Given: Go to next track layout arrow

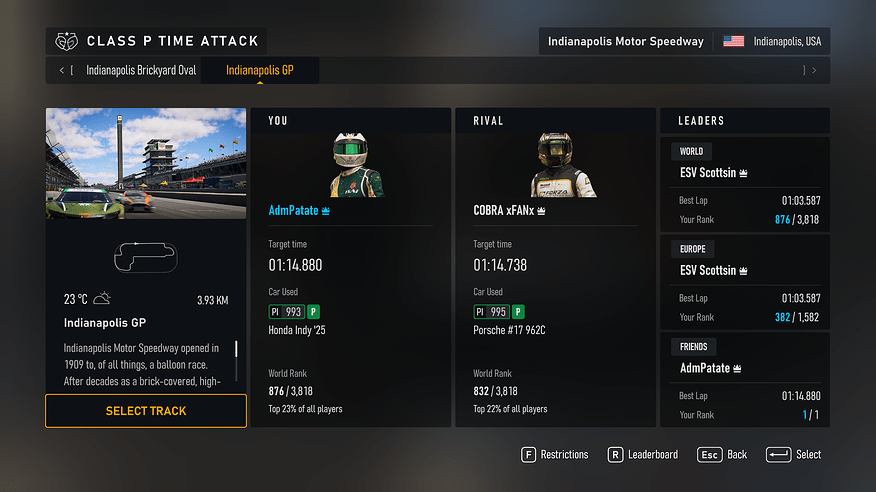Looking at the screenshot, I should pyautogui.click(x=814, y=71).
